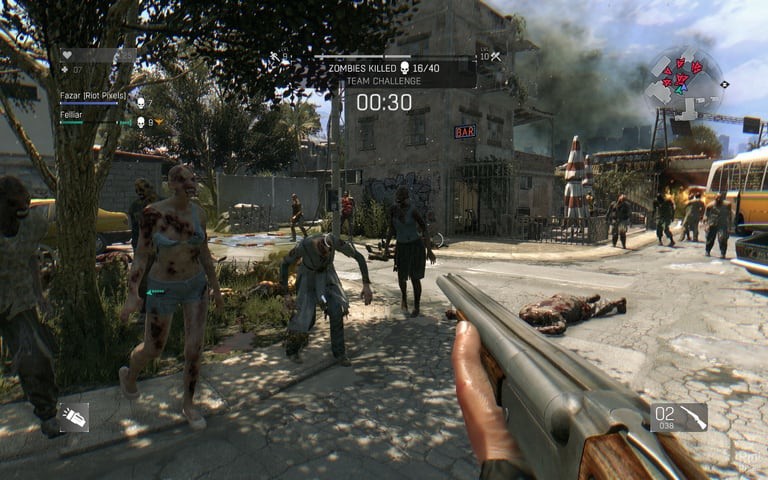768x480 pixels.
Task: Select the flashlight icon
Action: (x=73, y=417)
